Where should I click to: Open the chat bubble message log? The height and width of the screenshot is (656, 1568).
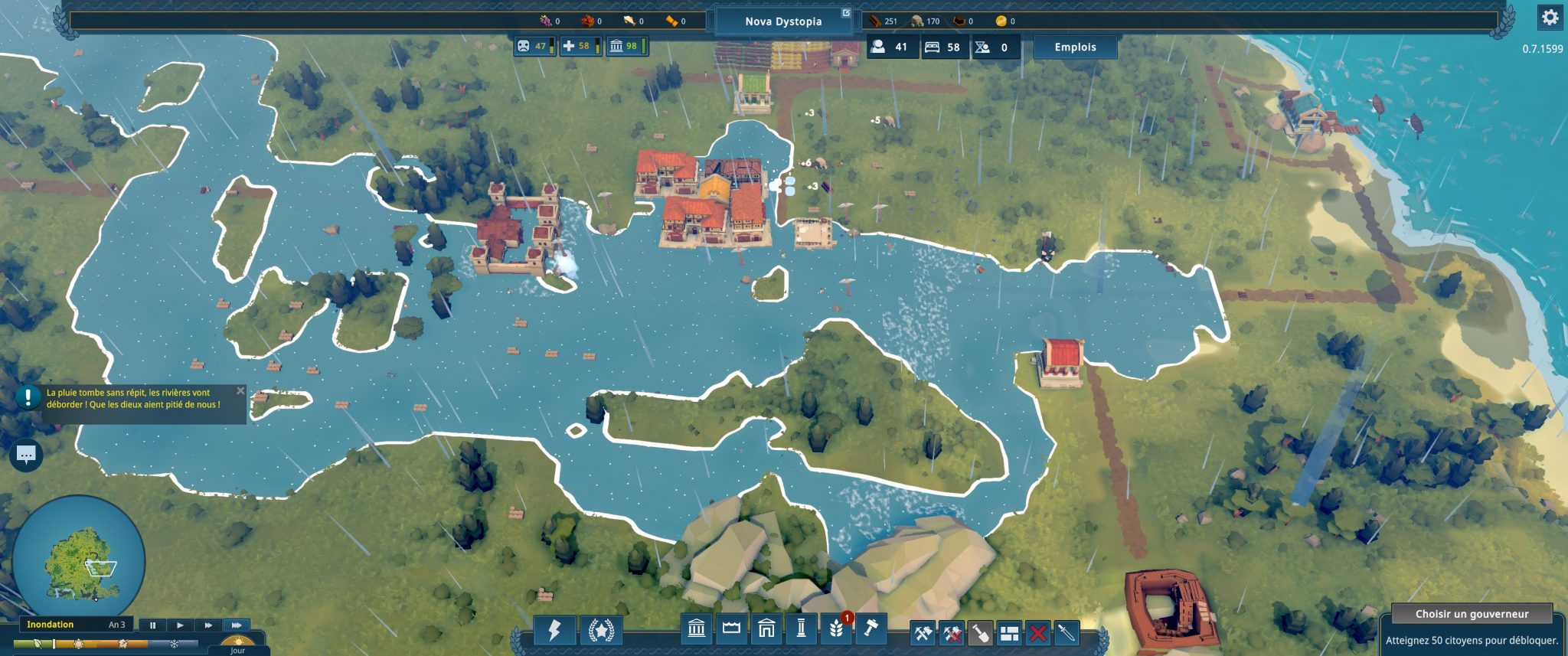[26, 455]
